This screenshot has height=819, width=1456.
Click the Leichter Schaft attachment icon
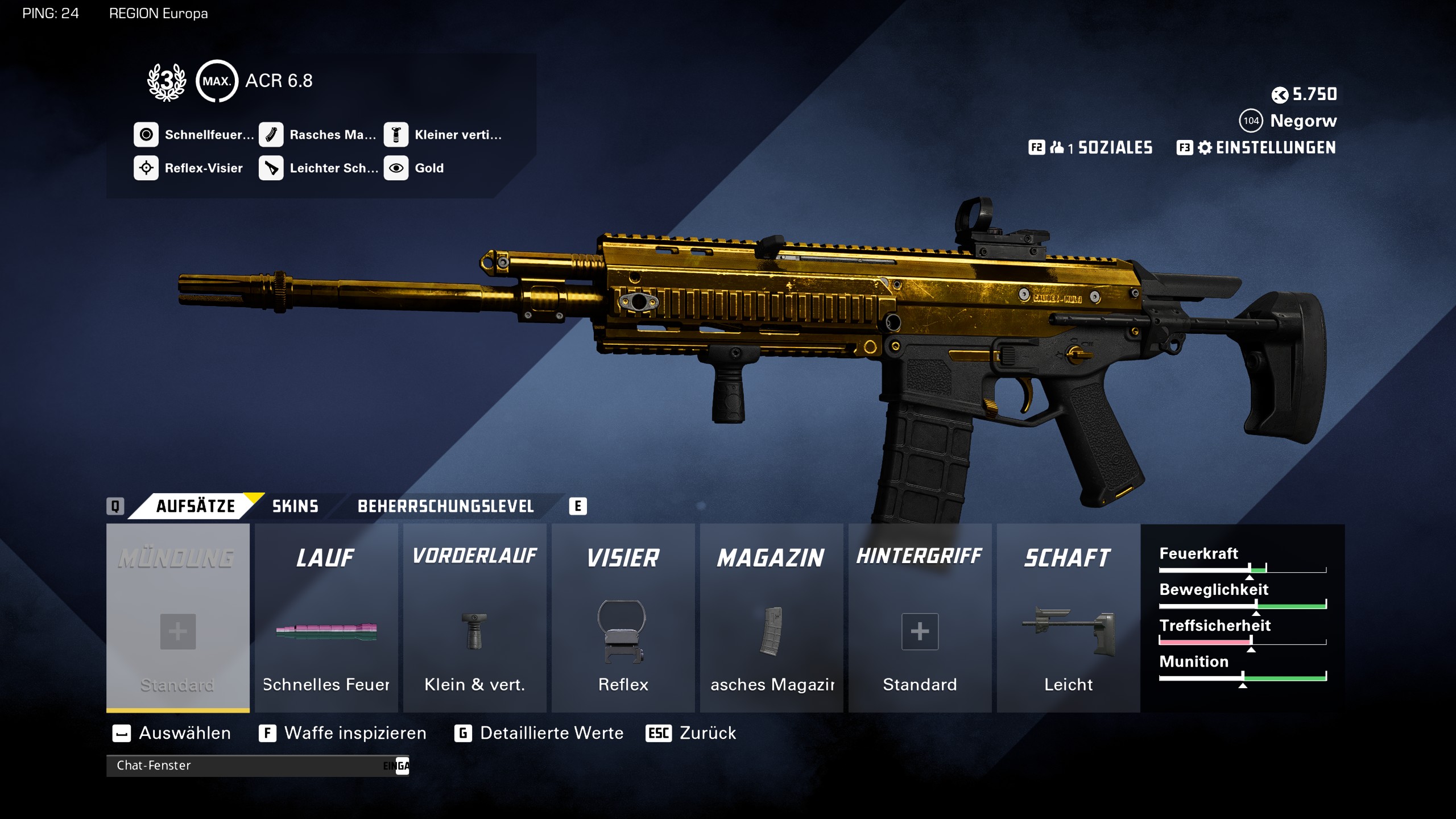[271, 168]
